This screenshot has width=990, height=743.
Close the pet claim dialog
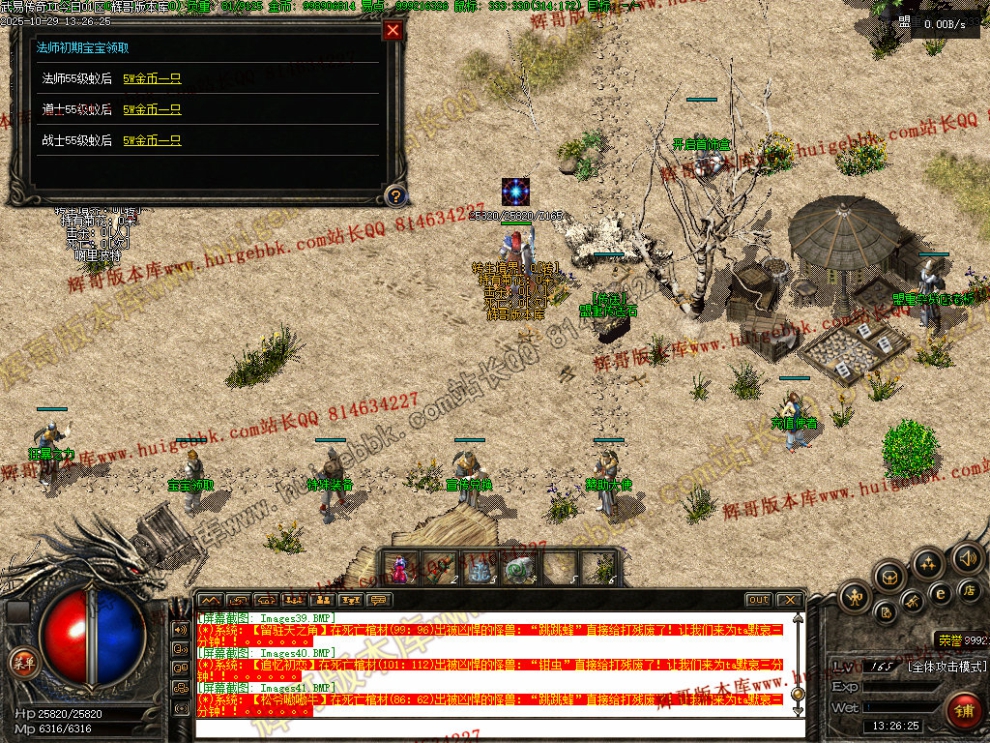click(393, 30)
